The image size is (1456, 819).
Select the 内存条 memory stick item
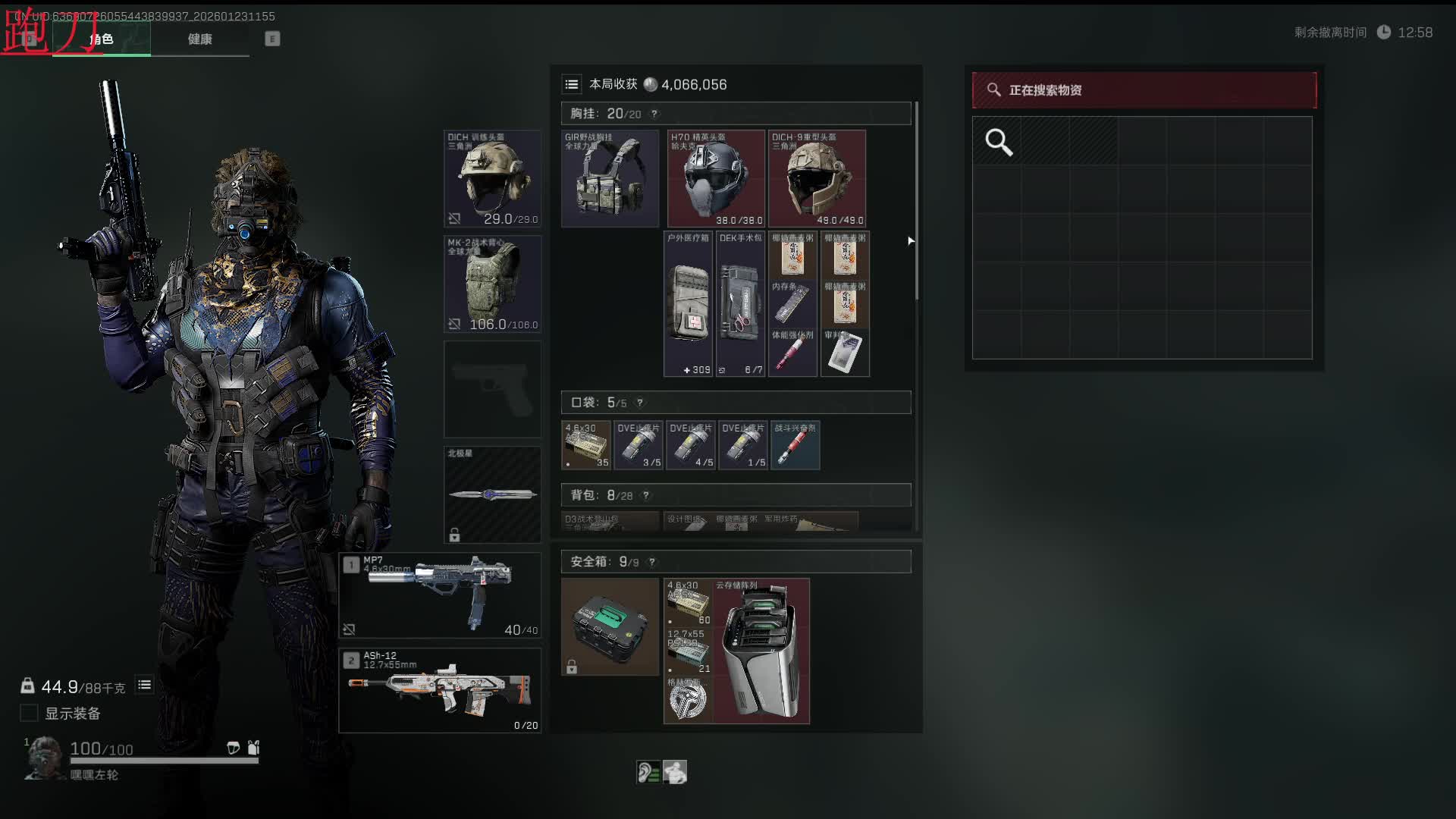point(792,304)
